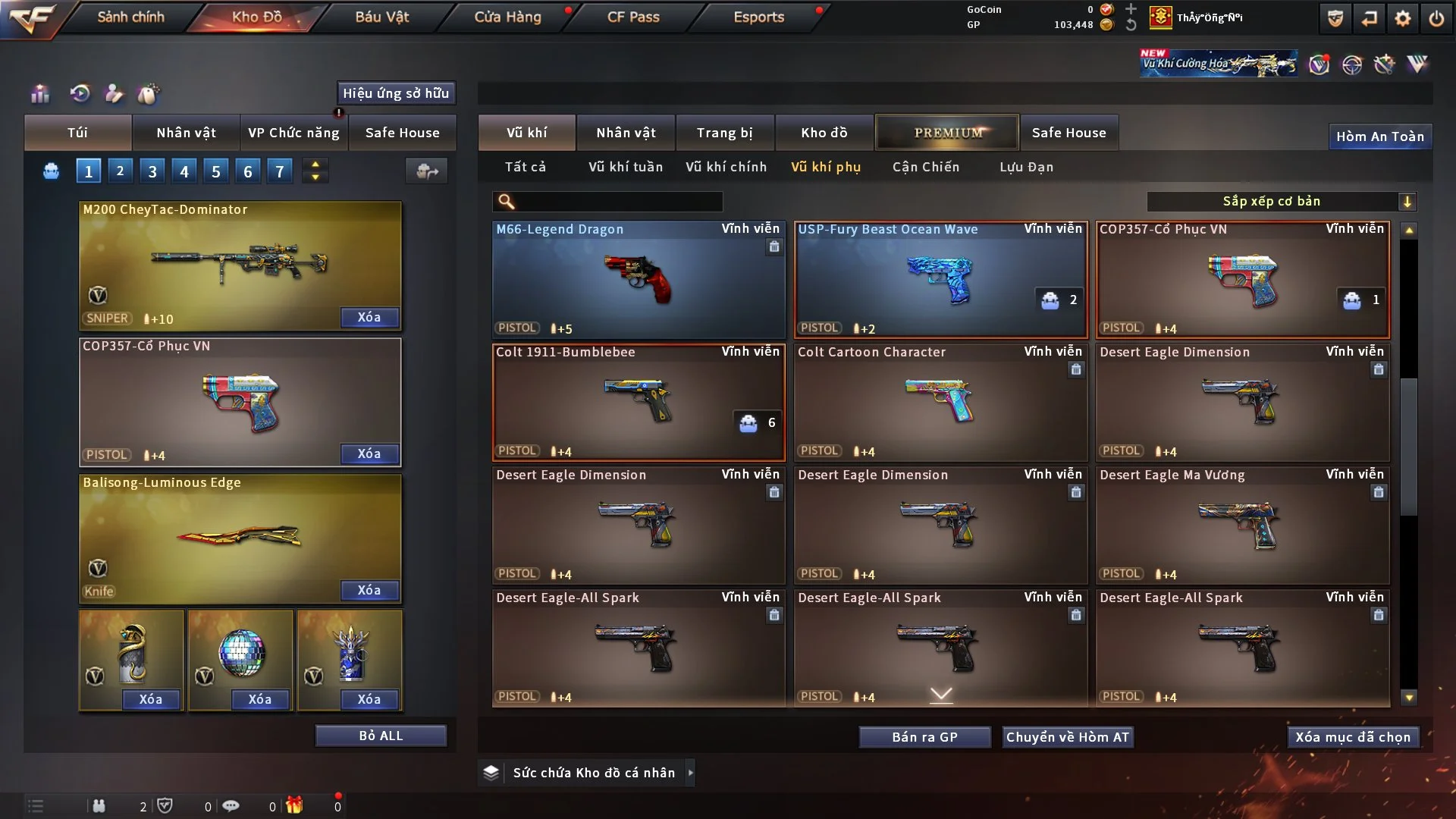Screen dimensions: 1456x819
Task: Open the Hòm An Toàn safe box
Action: 1379,136
